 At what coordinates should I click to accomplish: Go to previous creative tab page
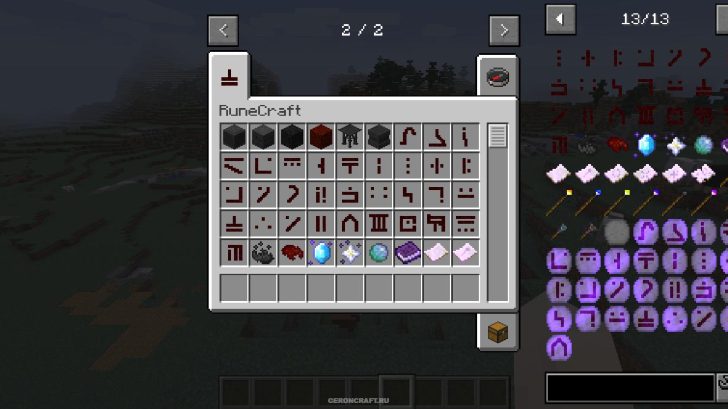[222, 30]
